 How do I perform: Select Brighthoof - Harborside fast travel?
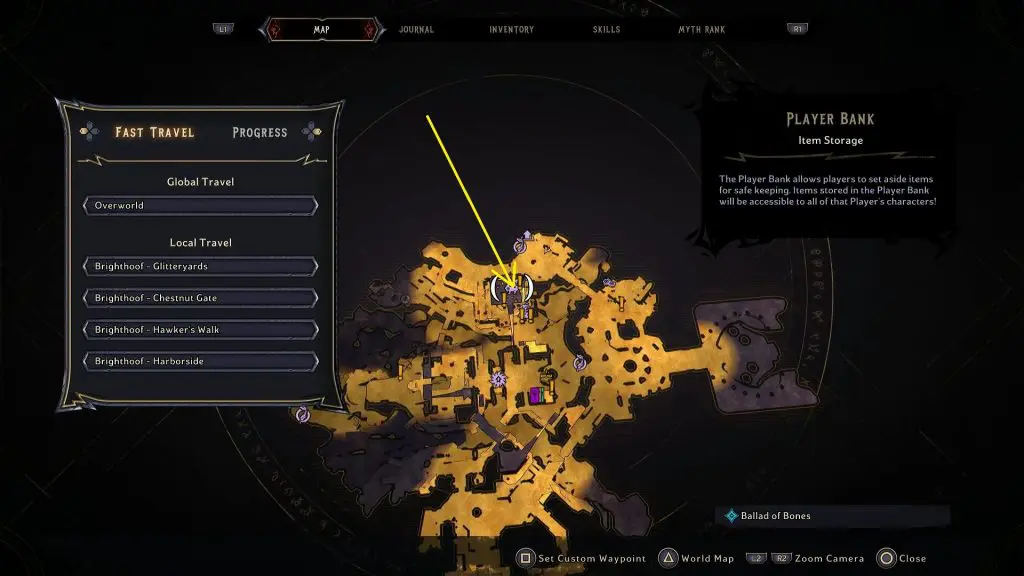click(x=200, y=361)
